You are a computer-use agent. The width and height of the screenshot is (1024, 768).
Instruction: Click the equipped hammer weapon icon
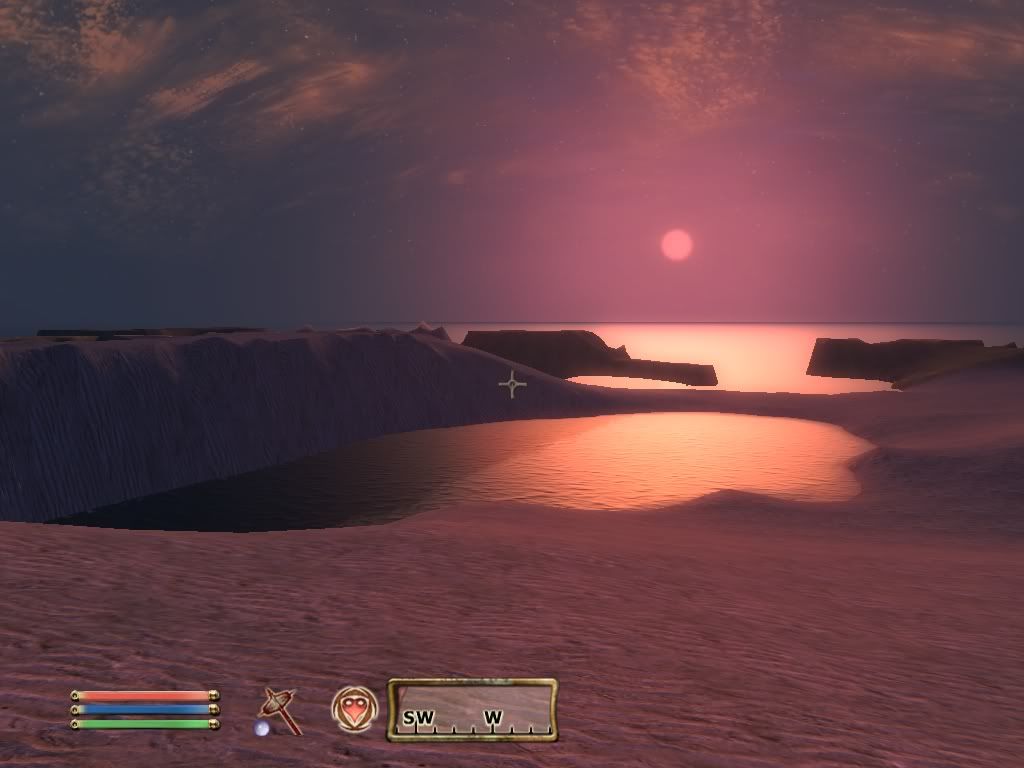[279, 709]
